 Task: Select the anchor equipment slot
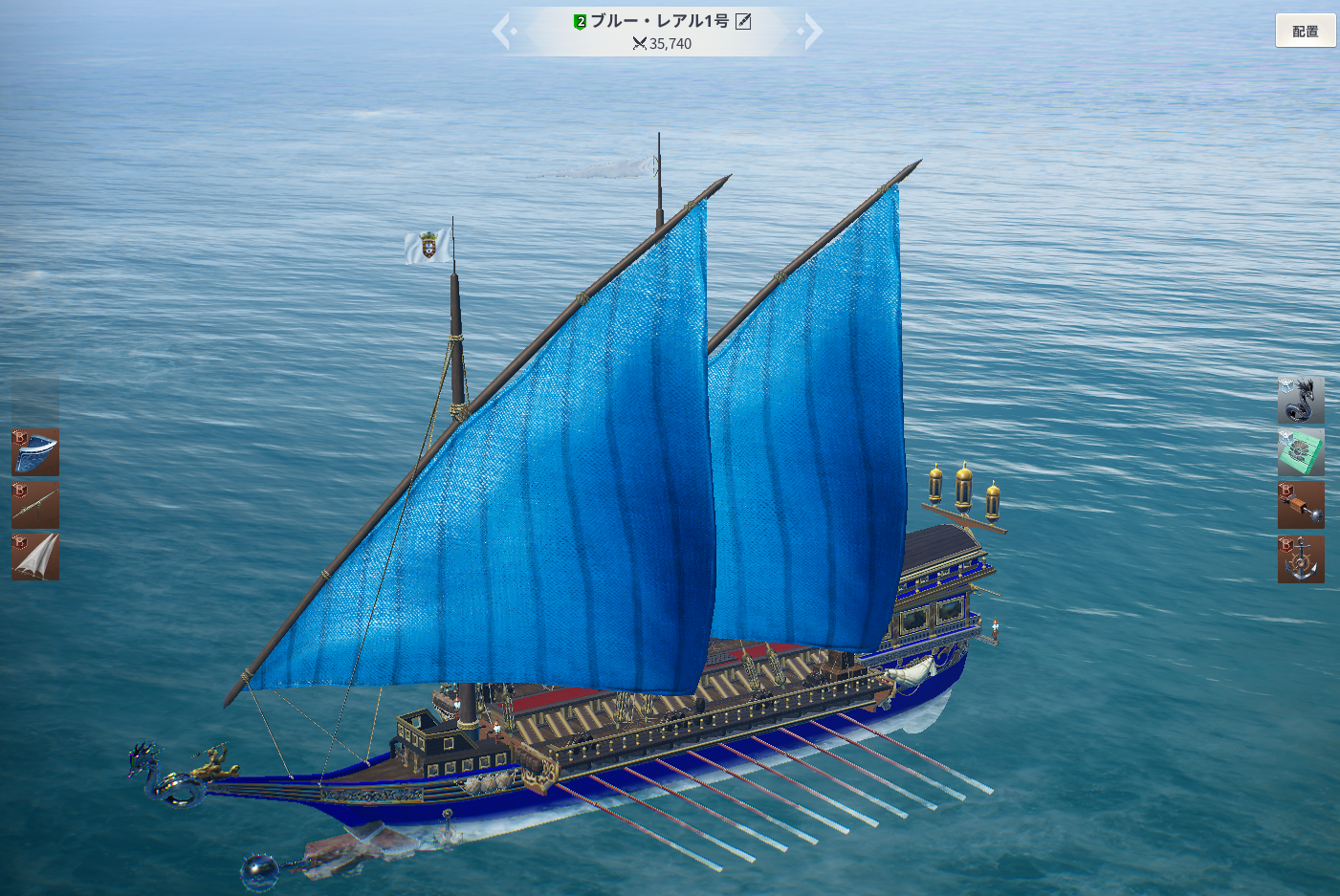(1301, 558)
